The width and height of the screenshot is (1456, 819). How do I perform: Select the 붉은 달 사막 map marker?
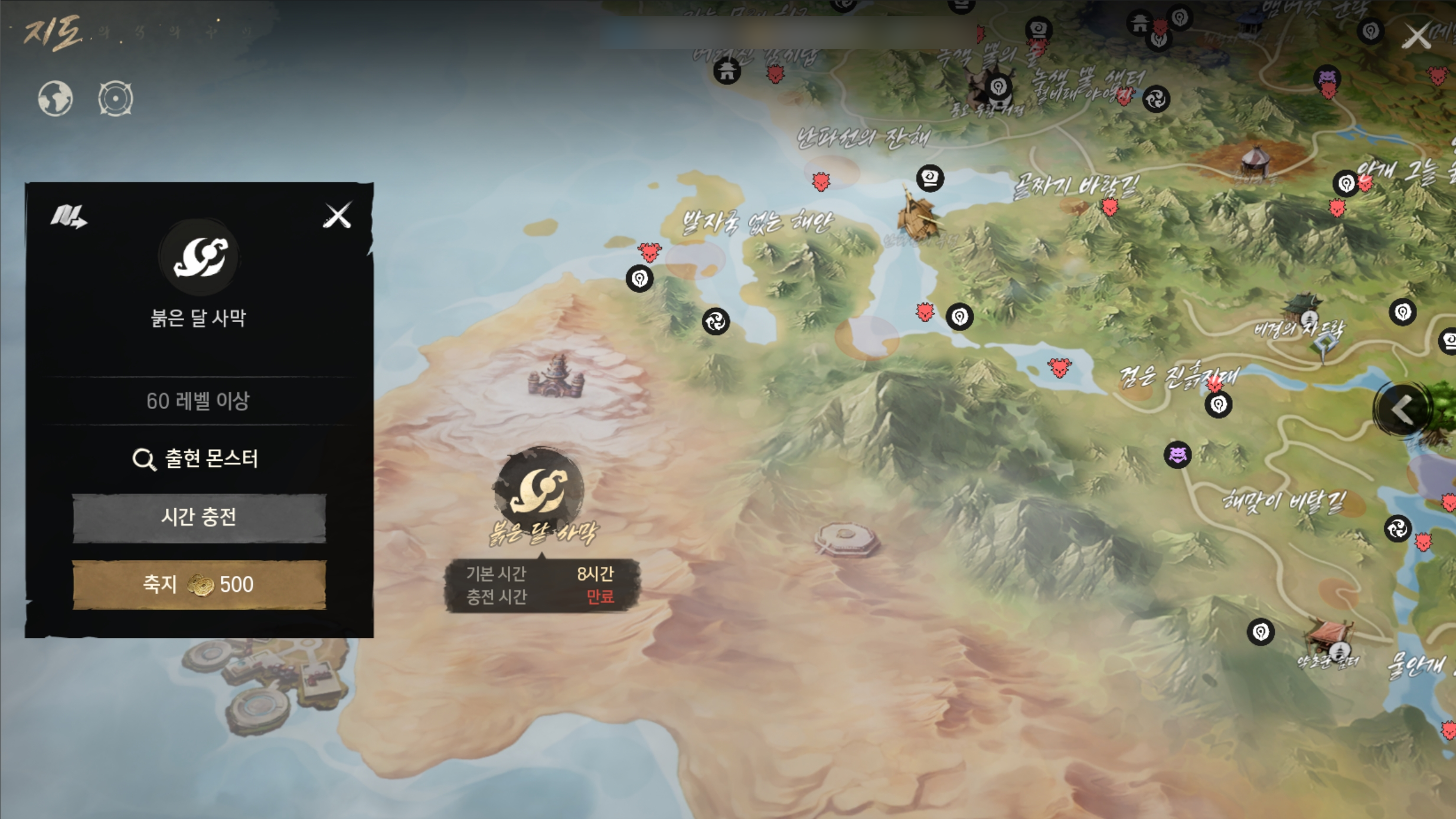point(539,488)
